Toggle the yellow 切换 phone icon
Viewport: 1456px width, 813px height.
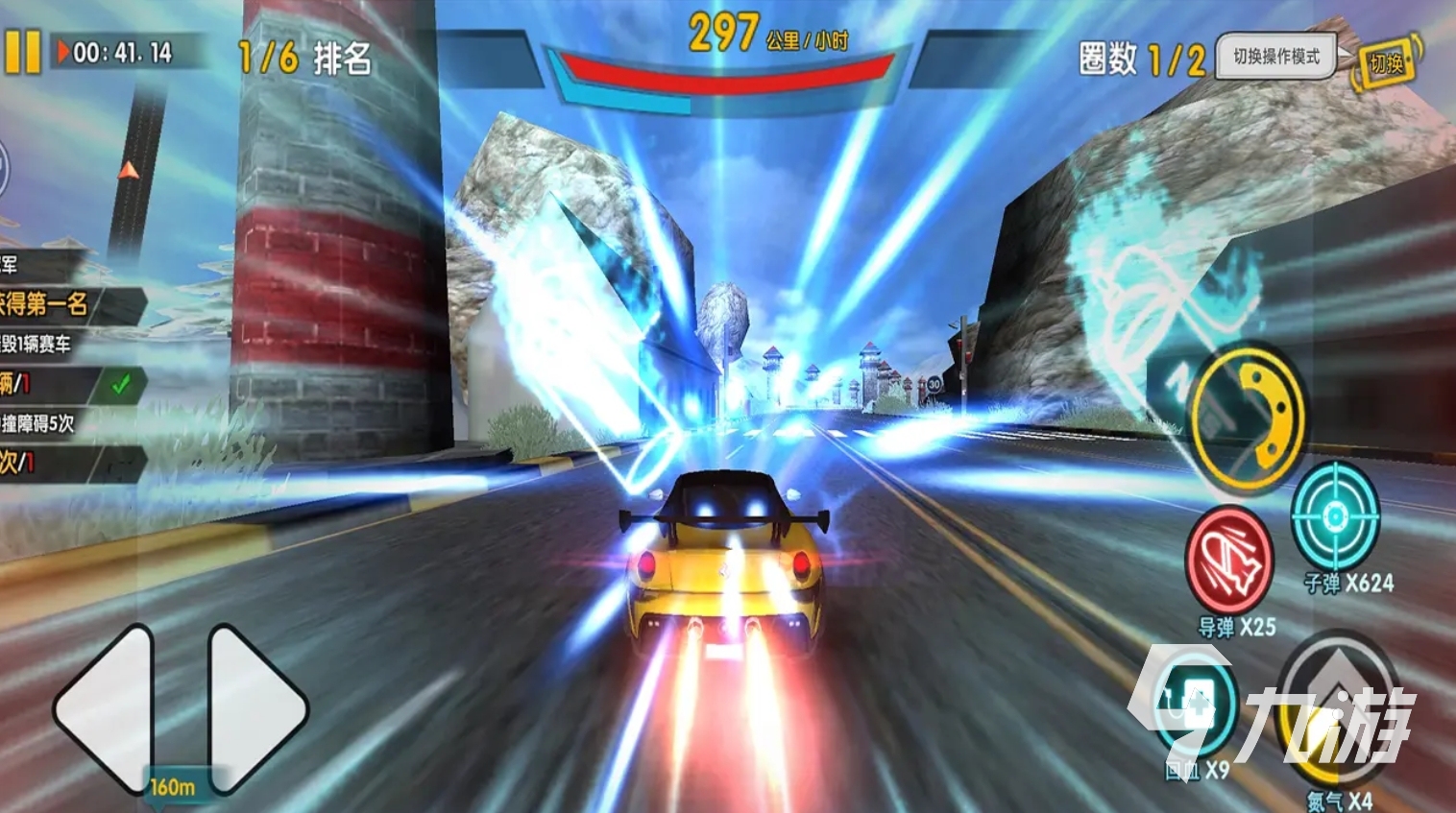[1387, 63]
